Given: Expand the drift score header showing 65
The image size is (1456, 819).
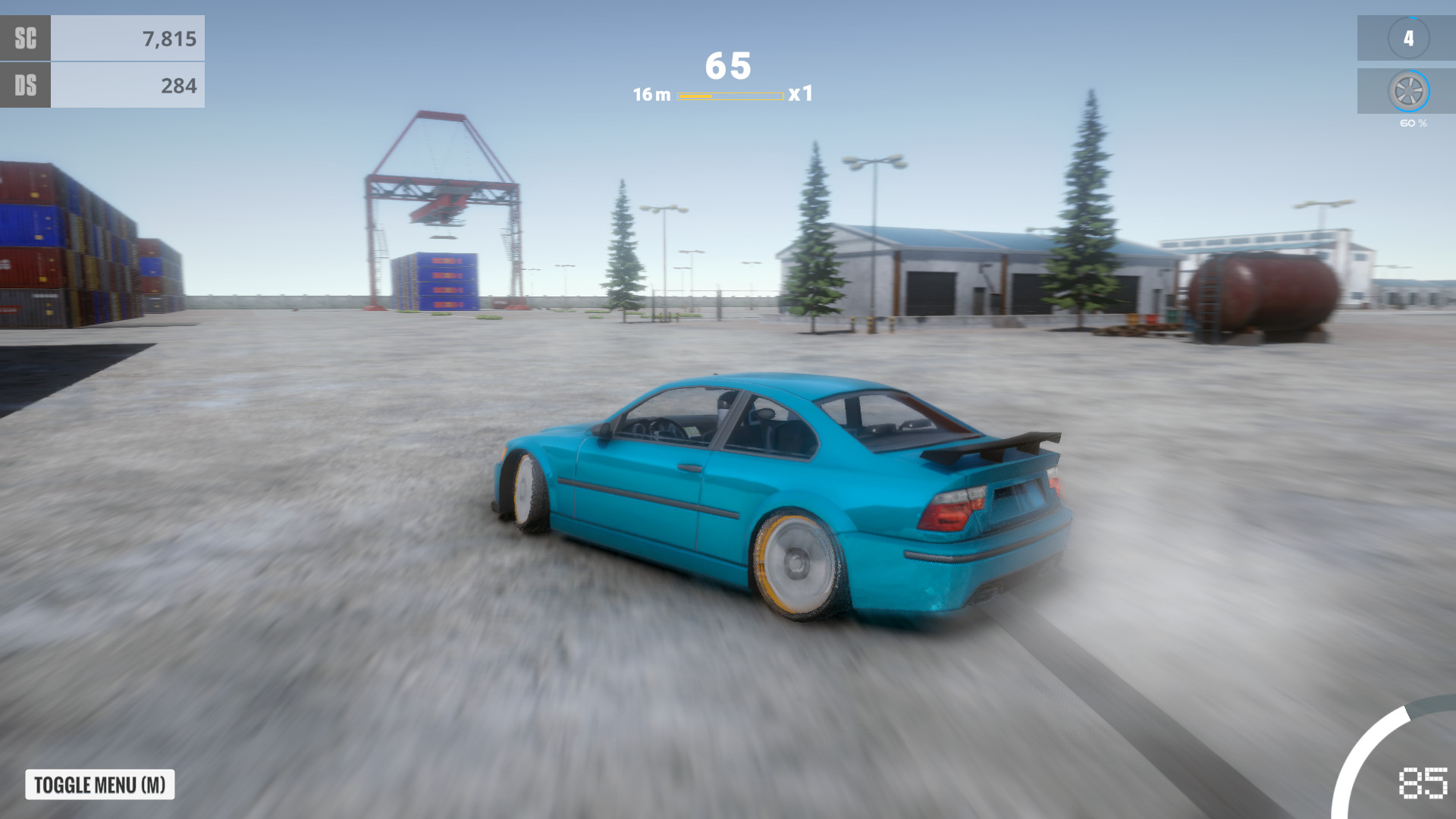Looking at the screenshot, I should coord(727,67).
